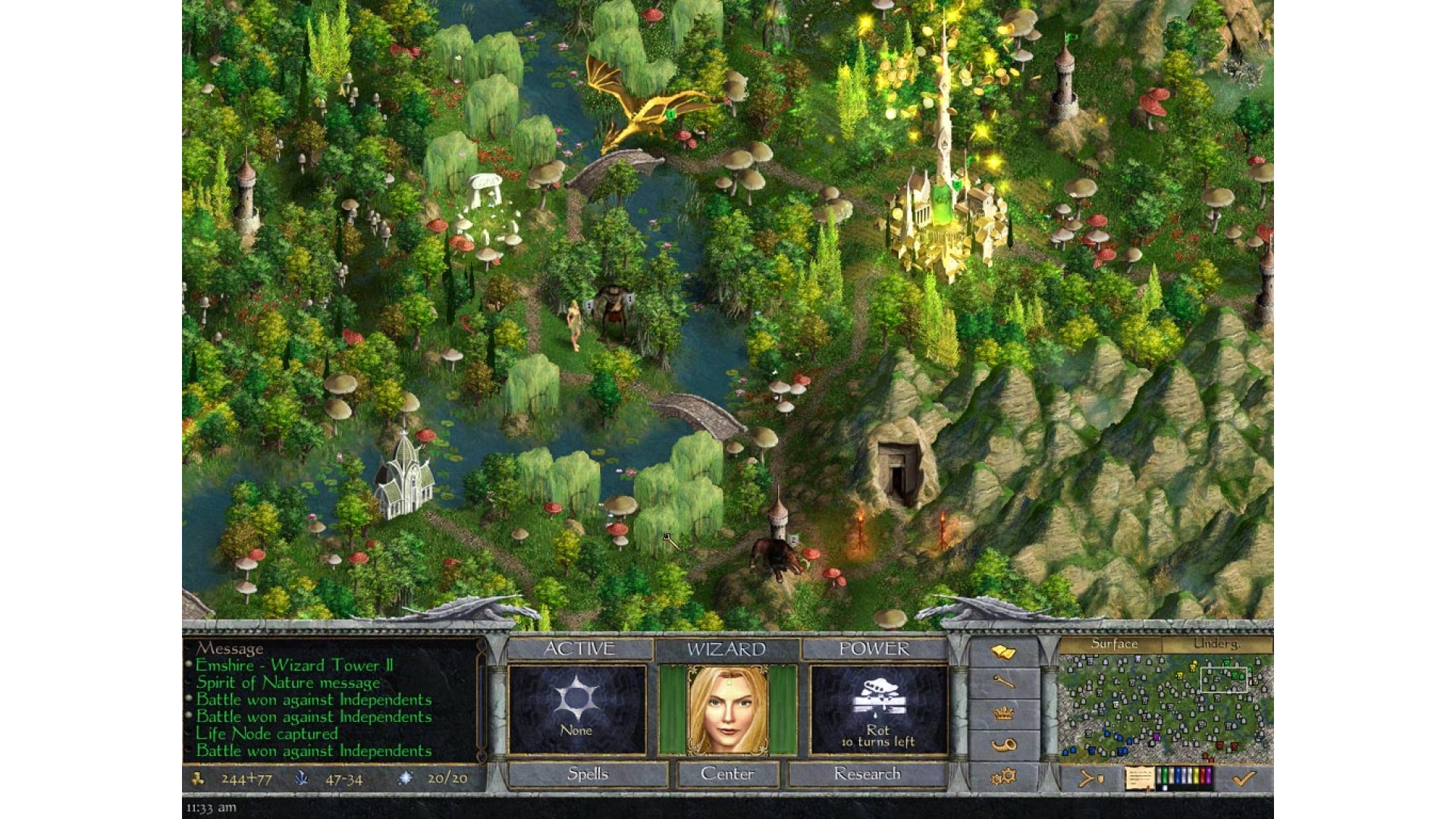
Task: Select the active spell slot showing None
Action: (576, 710)
